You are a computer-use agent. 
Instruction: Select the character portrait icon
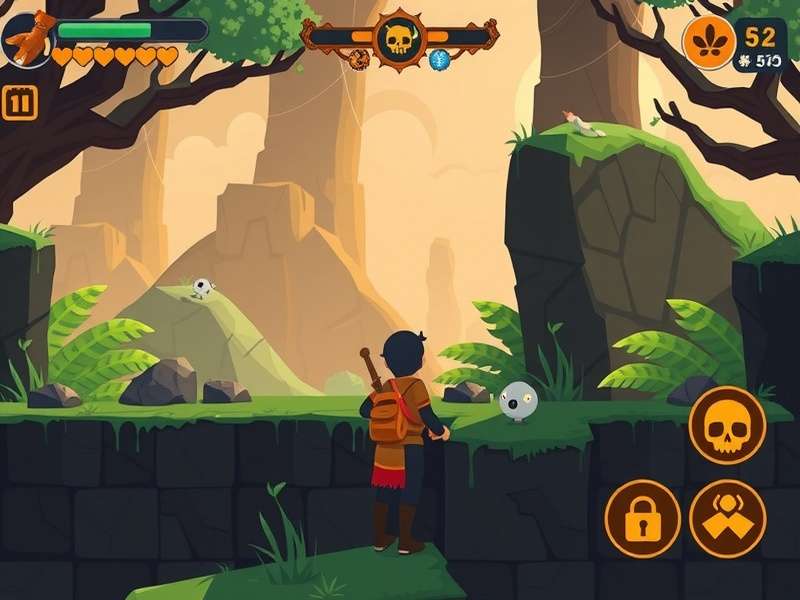[x=27, y=38]
